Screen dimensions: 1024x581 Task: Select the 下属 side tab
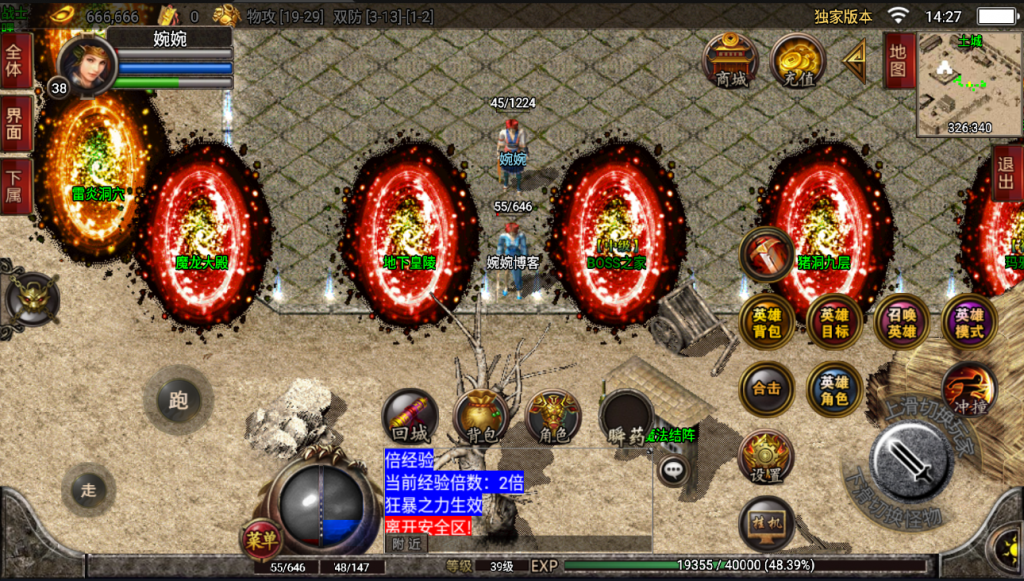(x=15, y=186)
